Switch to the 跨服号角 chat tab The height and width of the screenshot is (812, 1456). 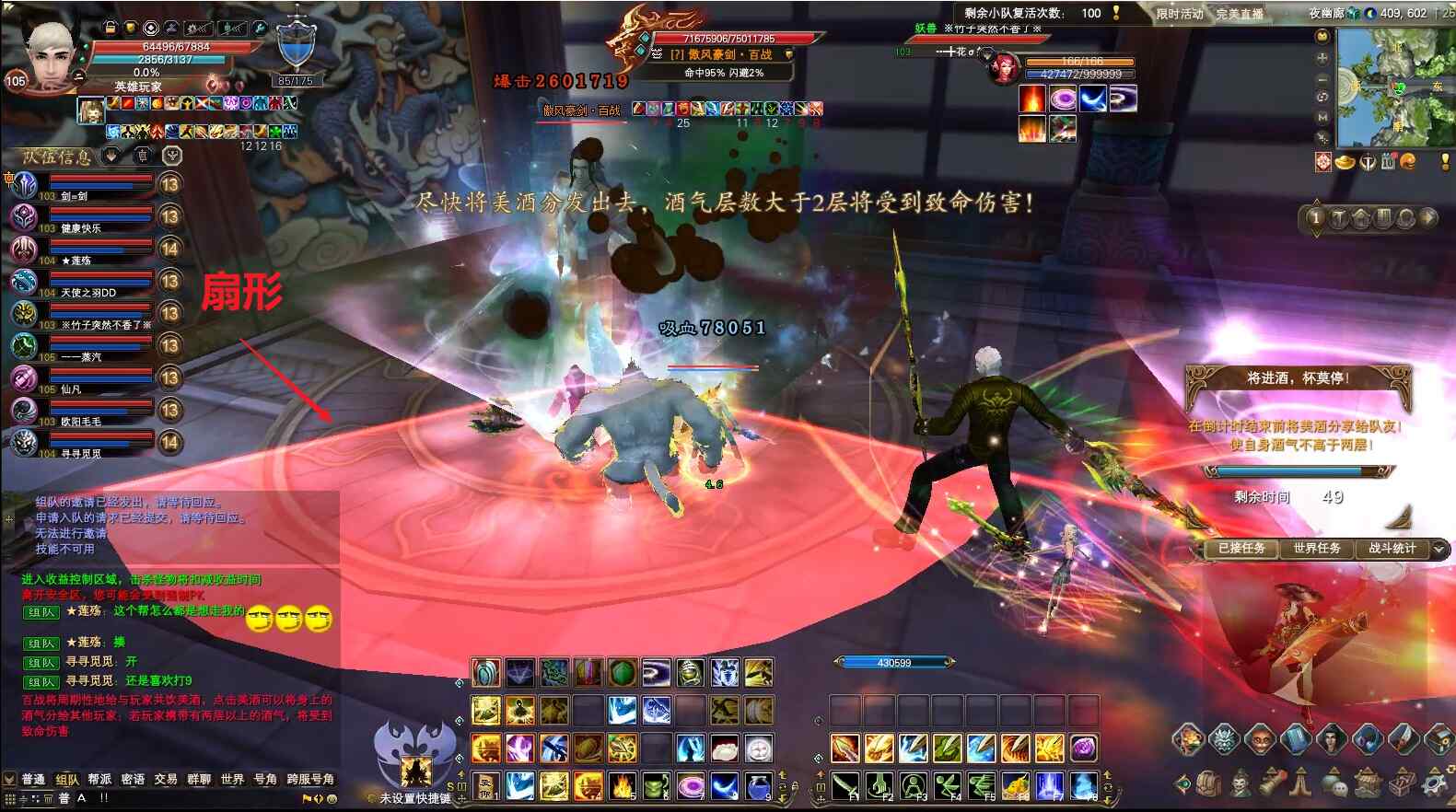[x=310, y=779]
